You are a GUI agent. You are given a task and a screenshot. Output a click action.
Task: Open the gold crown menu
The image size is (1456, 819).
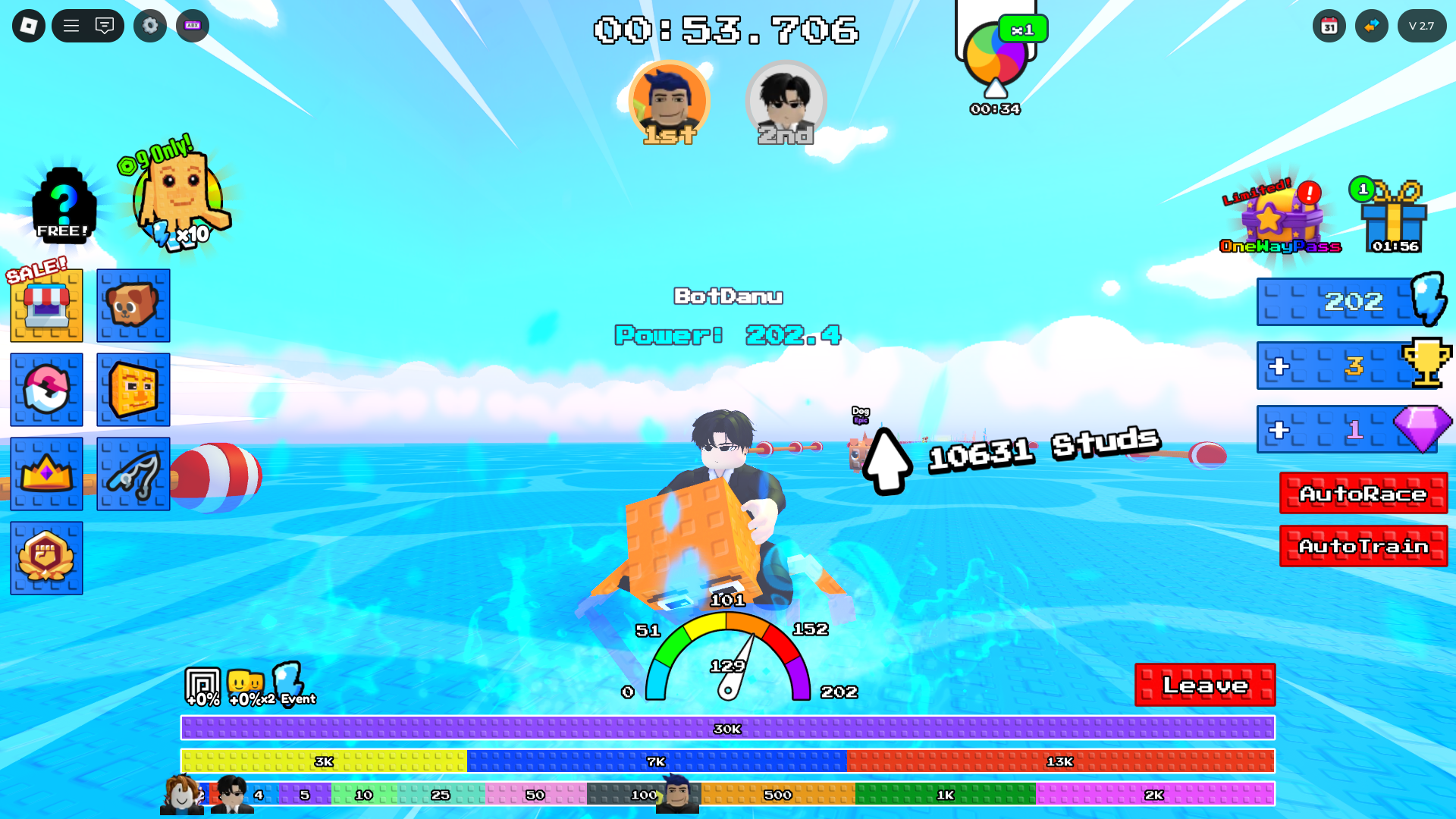point(46,474)
